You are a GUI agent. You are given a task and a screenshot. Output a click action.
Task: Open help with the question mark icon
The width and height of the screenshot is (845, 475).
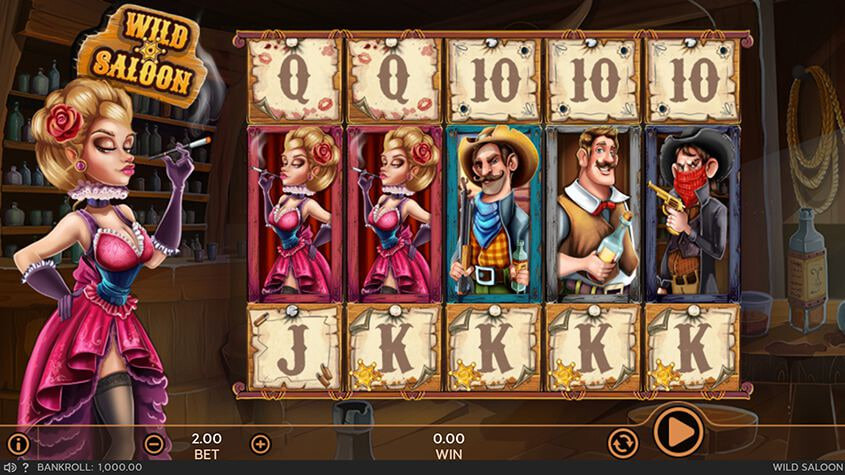click(25, 467)
